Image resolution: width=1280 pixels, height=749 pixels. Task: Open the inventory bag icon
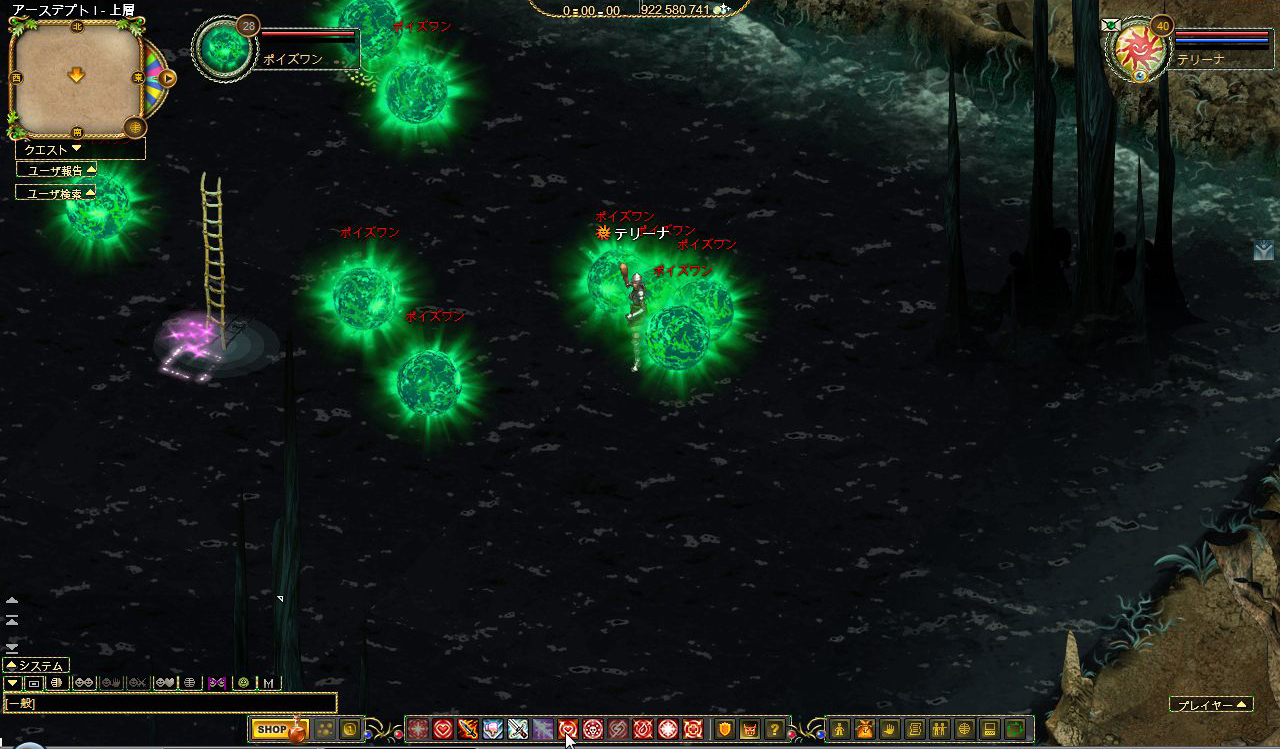pyautogui.click(x=865, y=730)
